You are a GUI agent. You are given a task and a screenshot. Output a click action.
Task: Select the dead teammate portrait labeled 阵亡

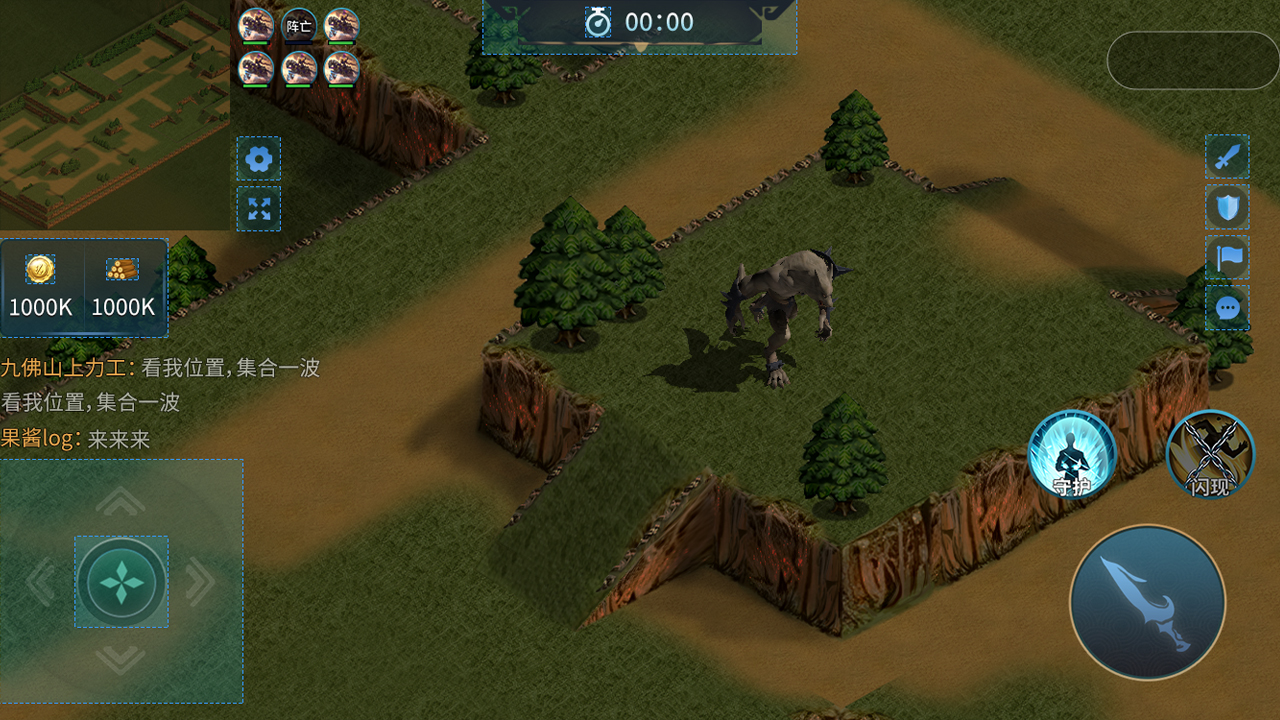pos(299,26)
